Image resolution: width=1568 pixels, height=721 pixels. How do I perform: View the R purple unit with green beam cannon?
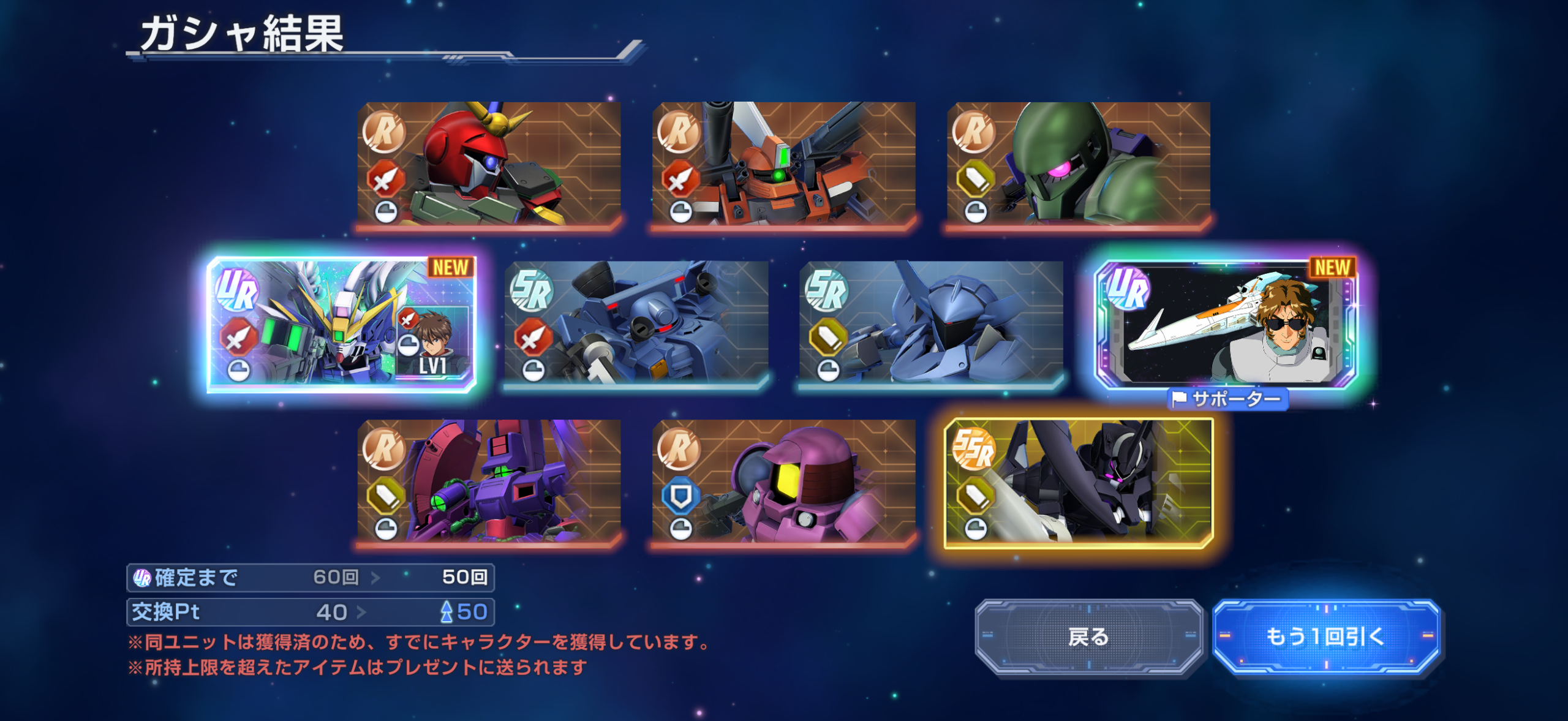[x=489, y=483]
